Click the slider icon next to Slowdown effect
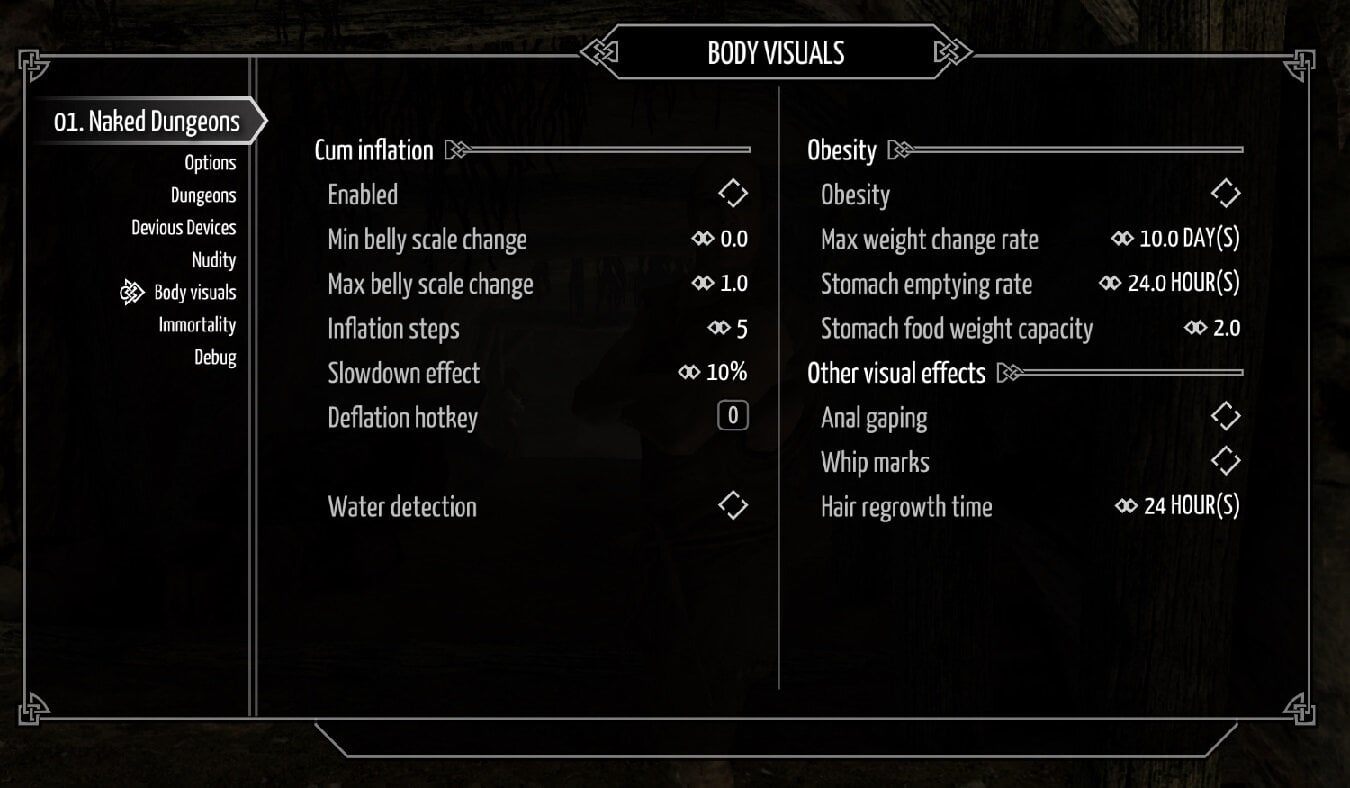1350x788 pixels. click(689, 371)
